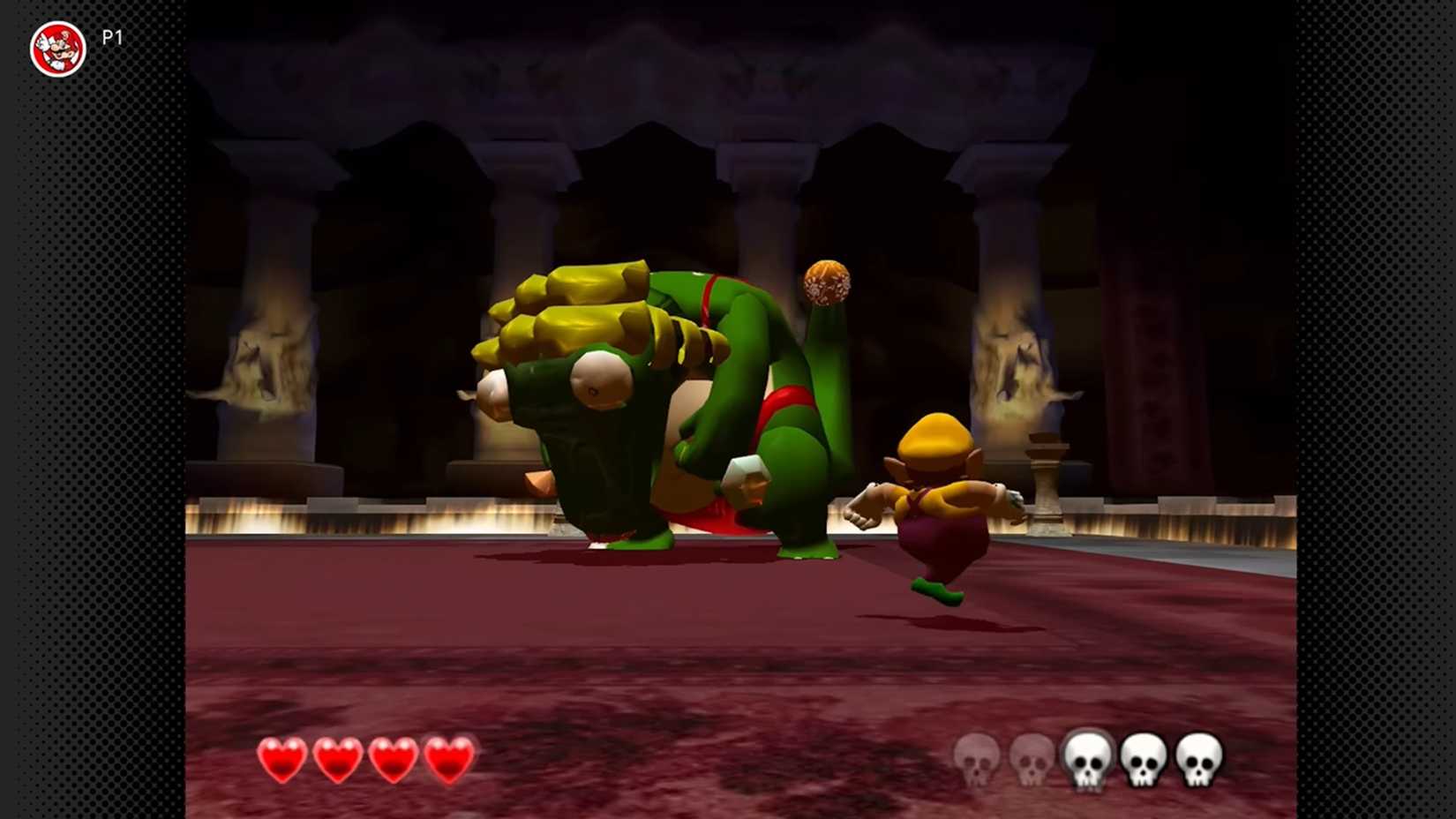Click the second faded skull icon
This screenshot has height=819, width=1456.
(1030, 761)
